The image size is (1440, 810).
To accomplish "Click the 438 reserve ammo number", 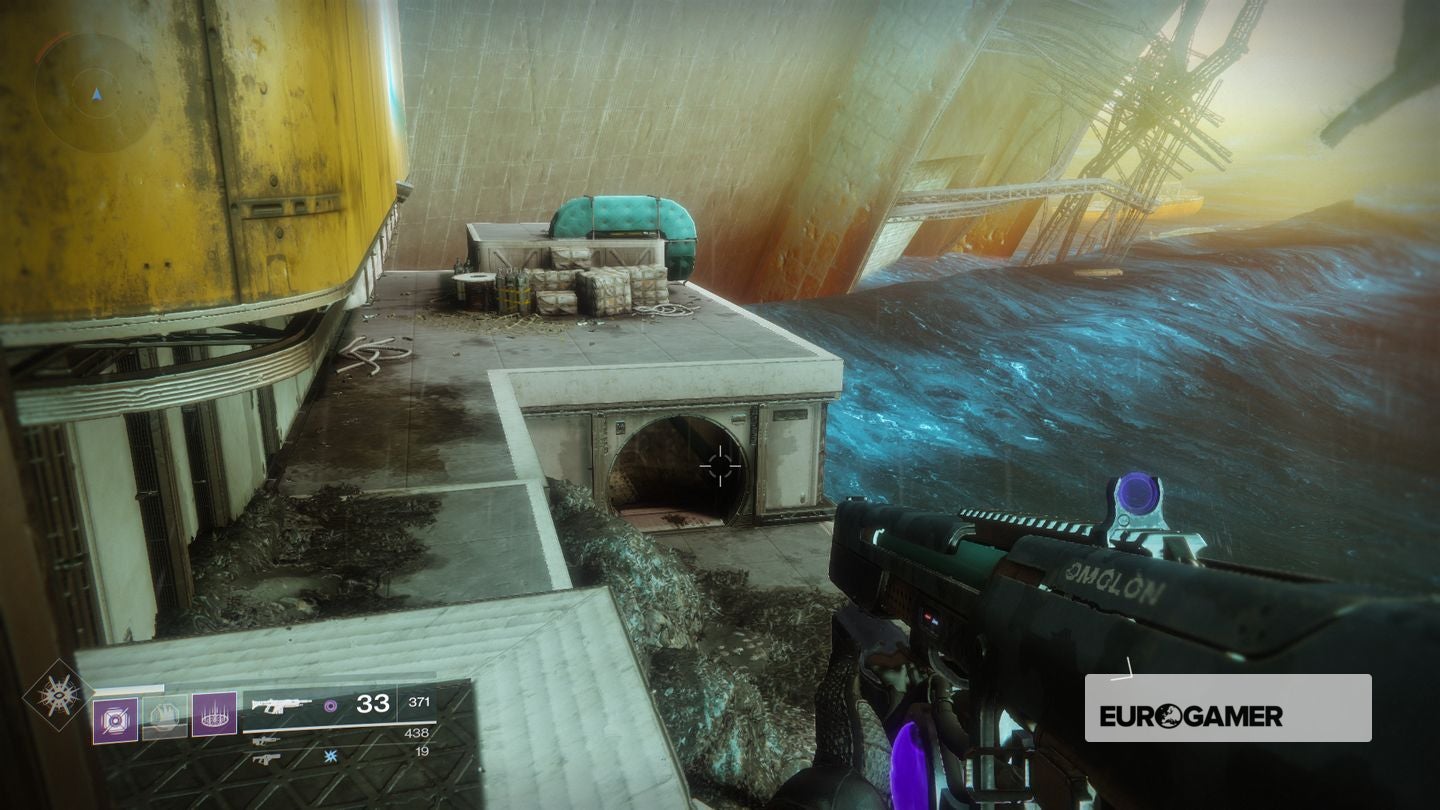I will [x=418, y=734].
